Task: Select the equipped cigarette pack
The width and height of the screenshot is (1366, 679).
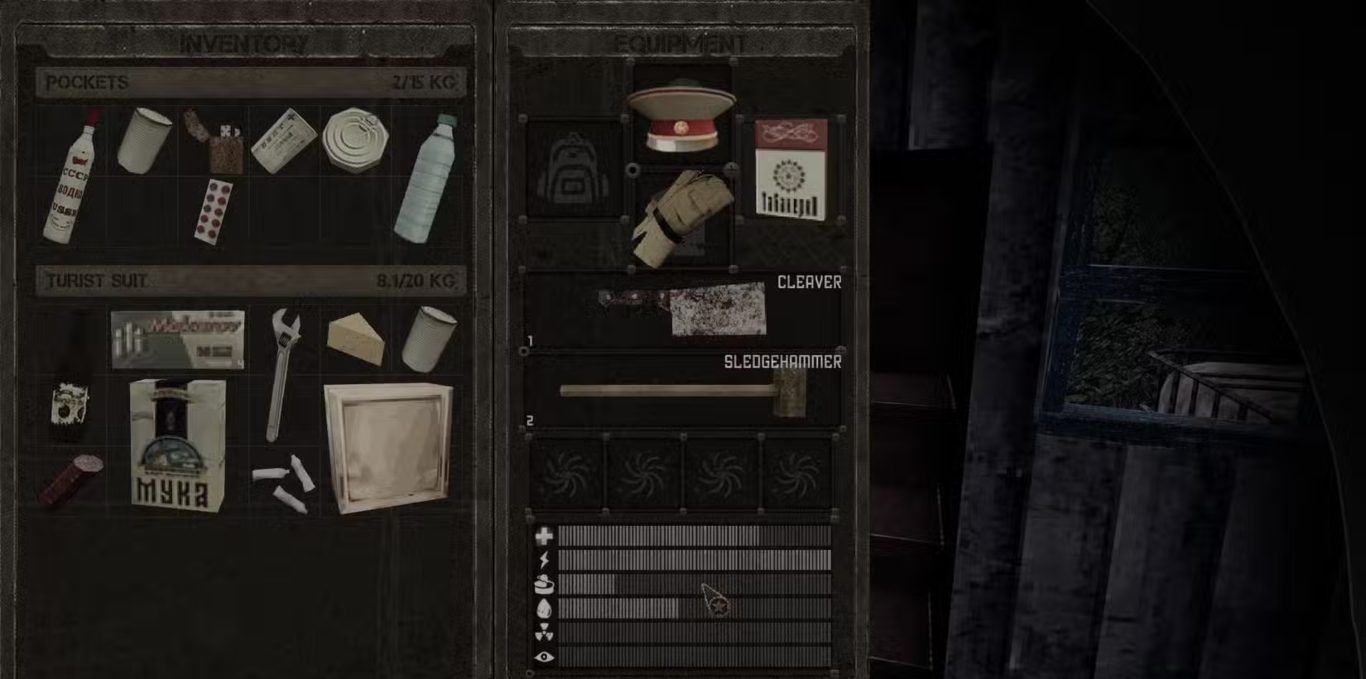Action: point(791,168)
